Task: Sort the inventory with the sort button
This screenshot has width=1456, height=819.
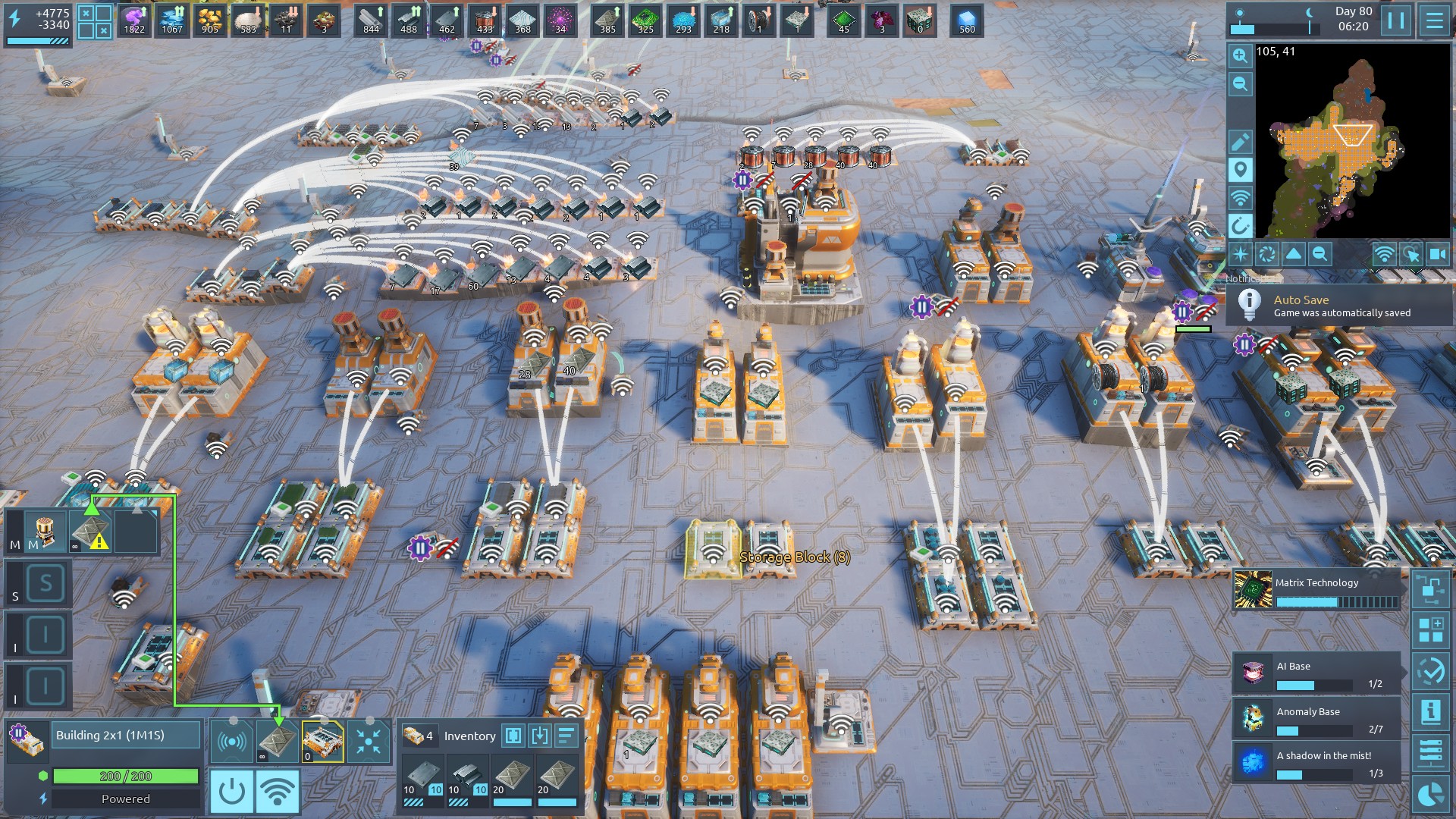Action: pos(566,736)
